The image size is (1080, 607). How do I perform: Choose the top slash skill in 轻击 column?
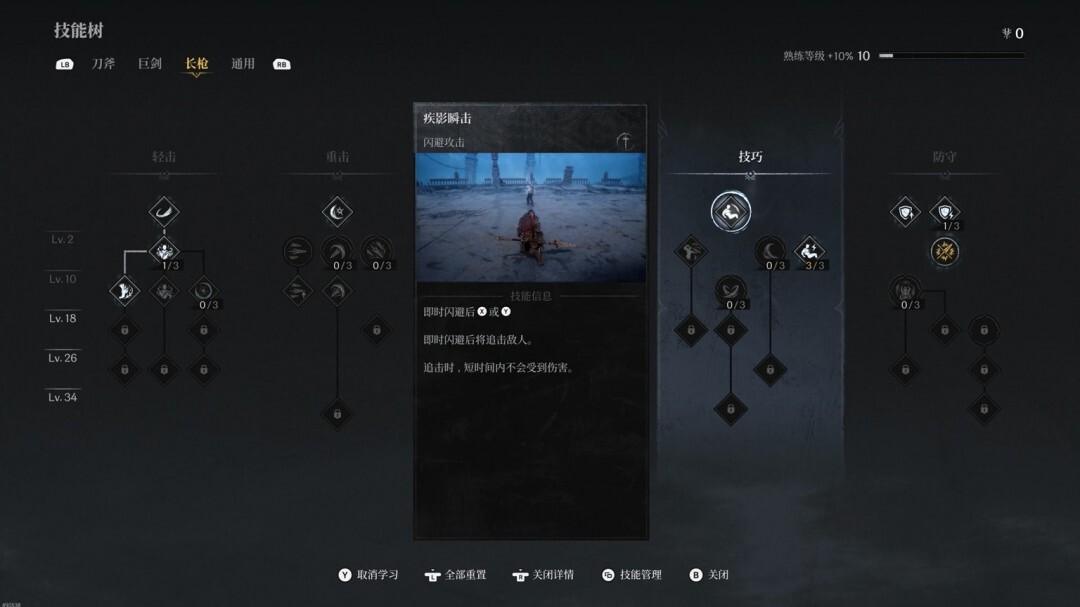click(x=164, y=211)
